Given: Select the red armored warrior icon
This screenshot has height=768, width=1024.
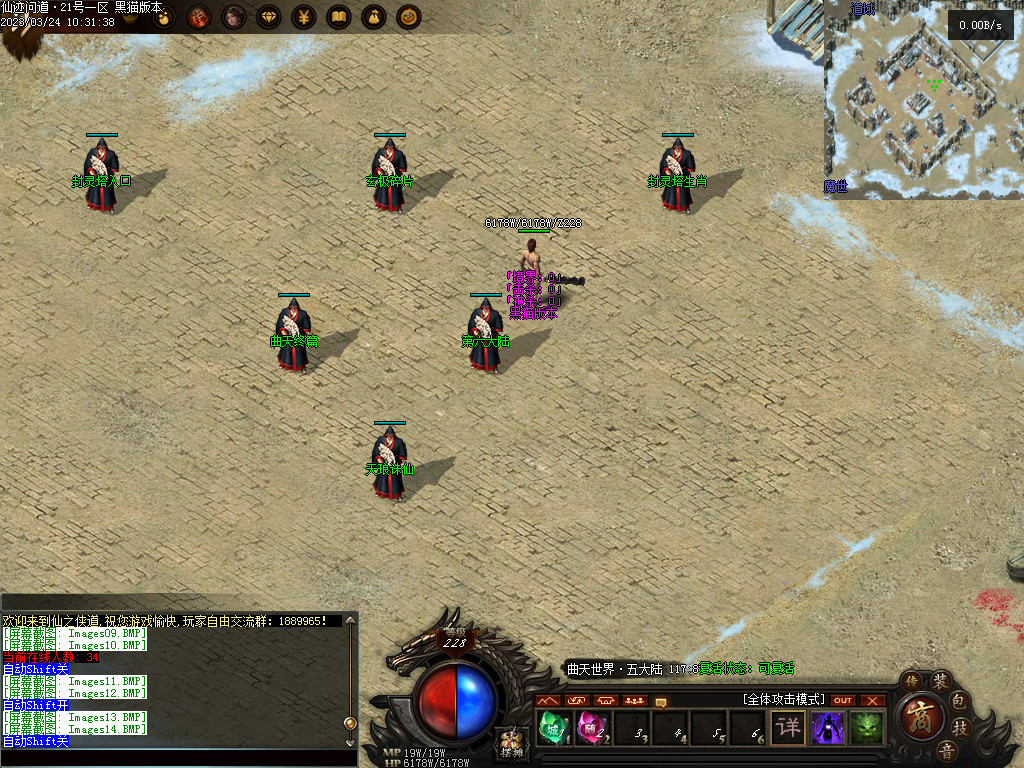Looking at the screenshot, I should click(x=198, y=17).
